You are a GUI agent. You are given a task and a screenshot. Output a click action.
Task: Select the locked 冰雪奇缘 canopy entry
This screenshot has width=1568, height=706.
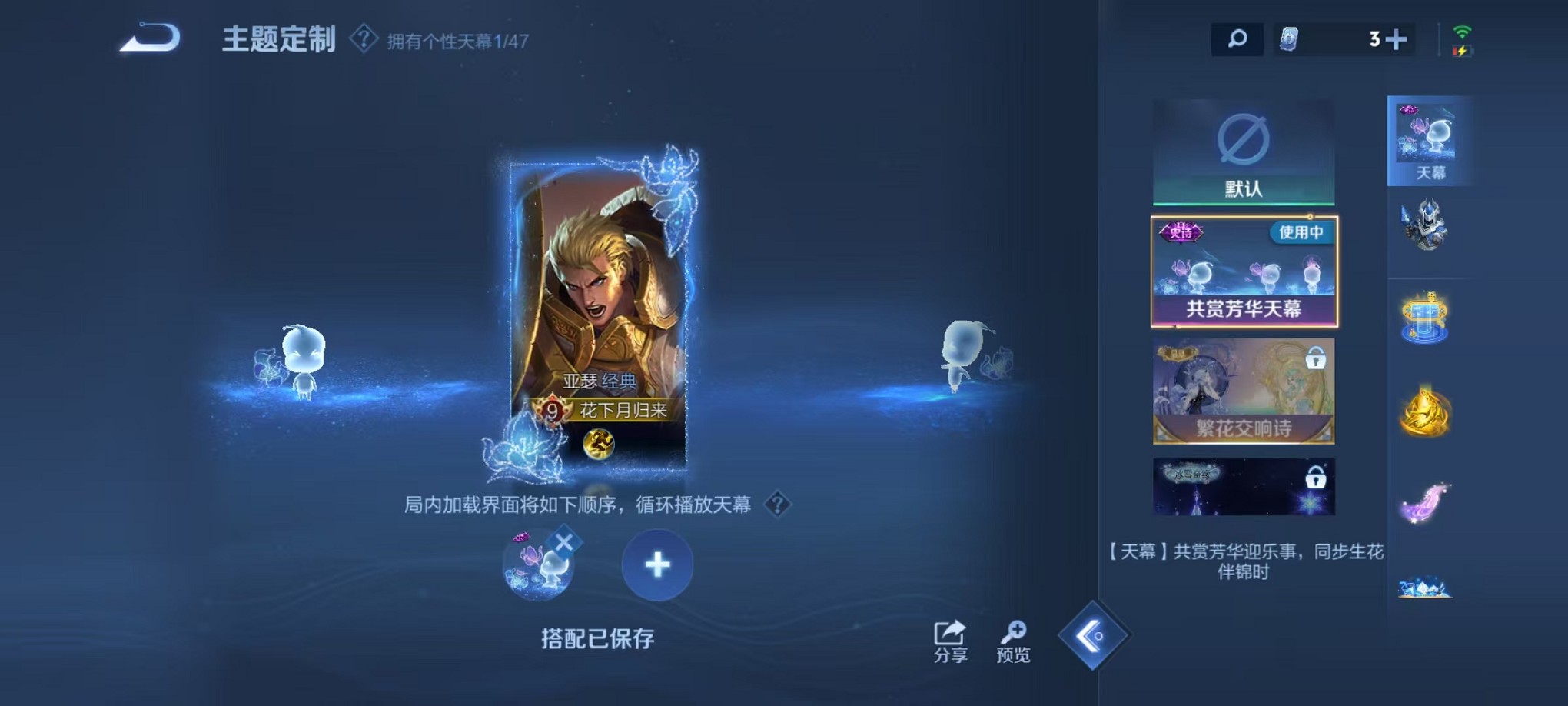point(1243,487)
